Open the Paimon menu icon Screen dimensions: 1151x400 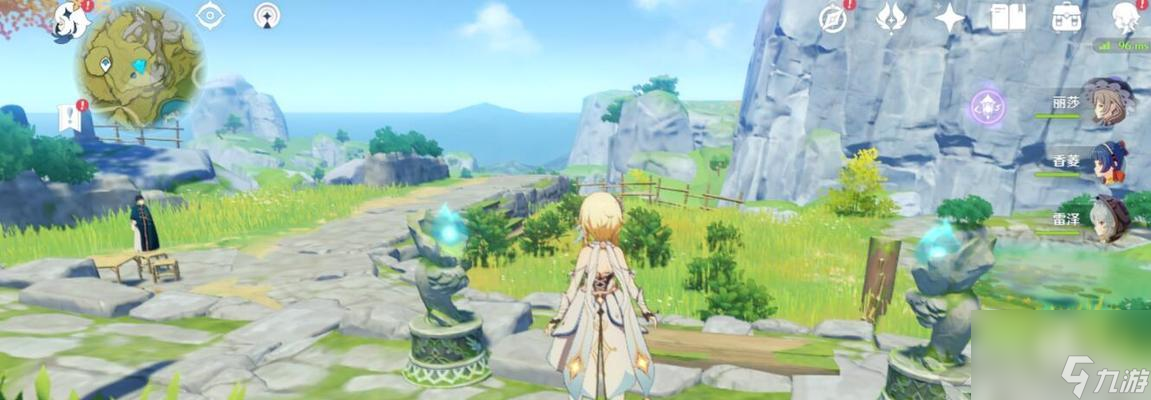pyautogui.click(x=70, y=18)
